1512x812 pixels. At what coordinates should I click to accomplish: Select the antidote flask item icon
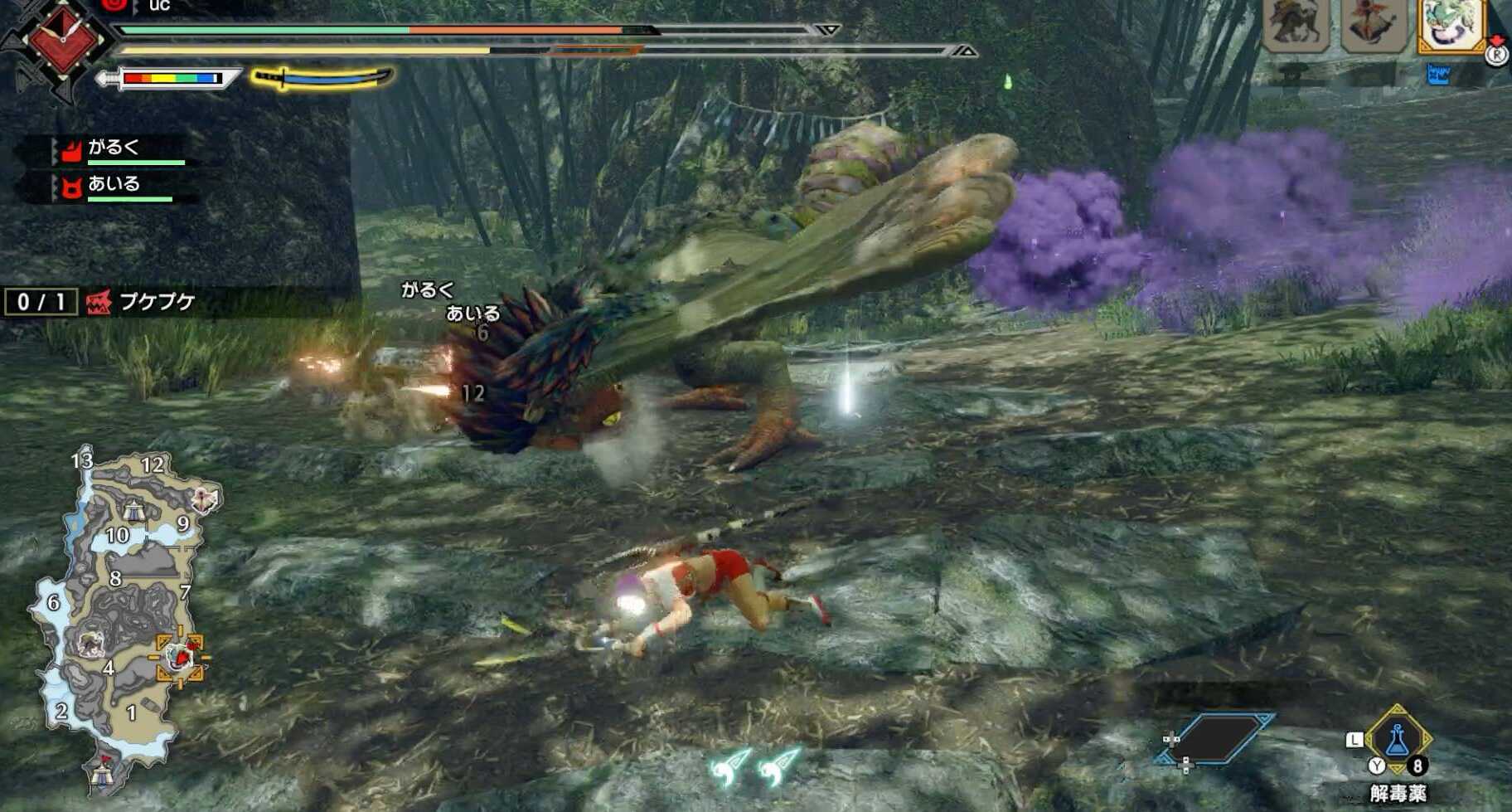[1398, 740]
